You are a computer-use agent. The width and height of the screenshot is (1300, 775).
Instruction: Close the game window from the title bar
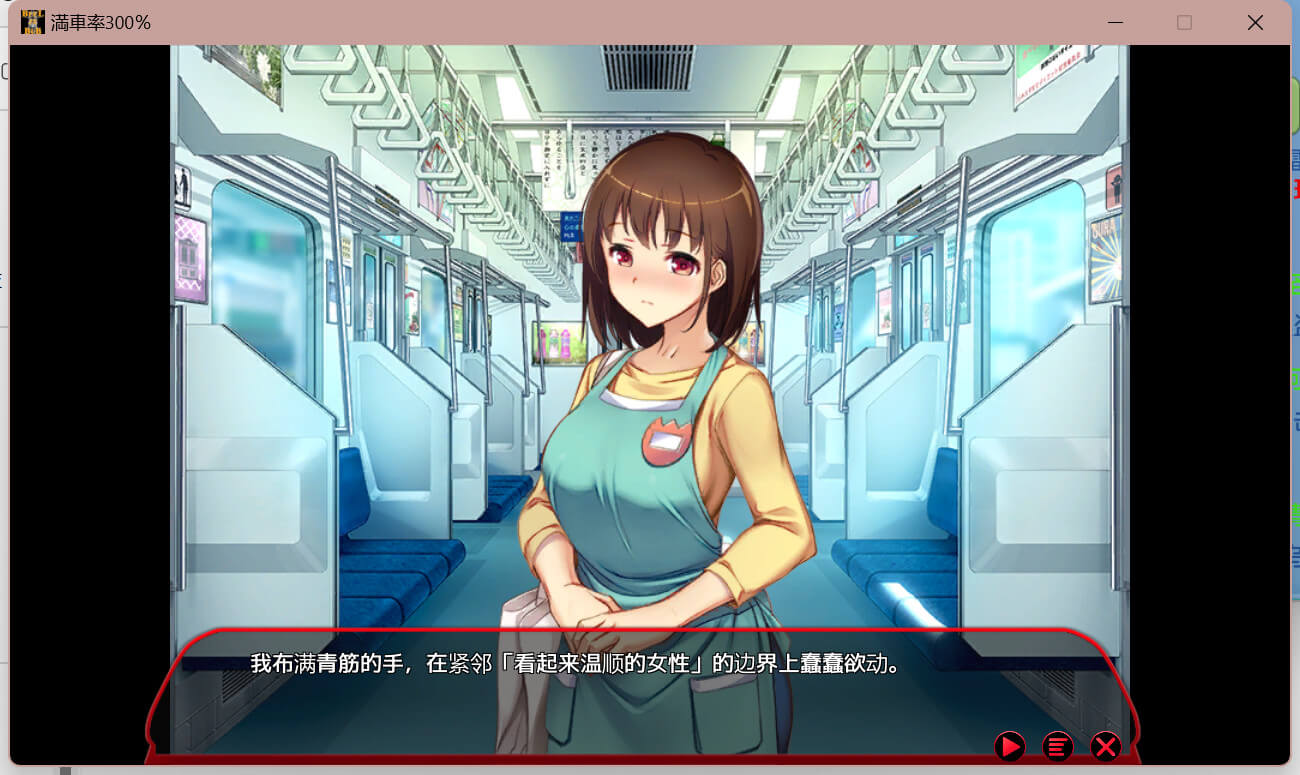coord(1255,22)
